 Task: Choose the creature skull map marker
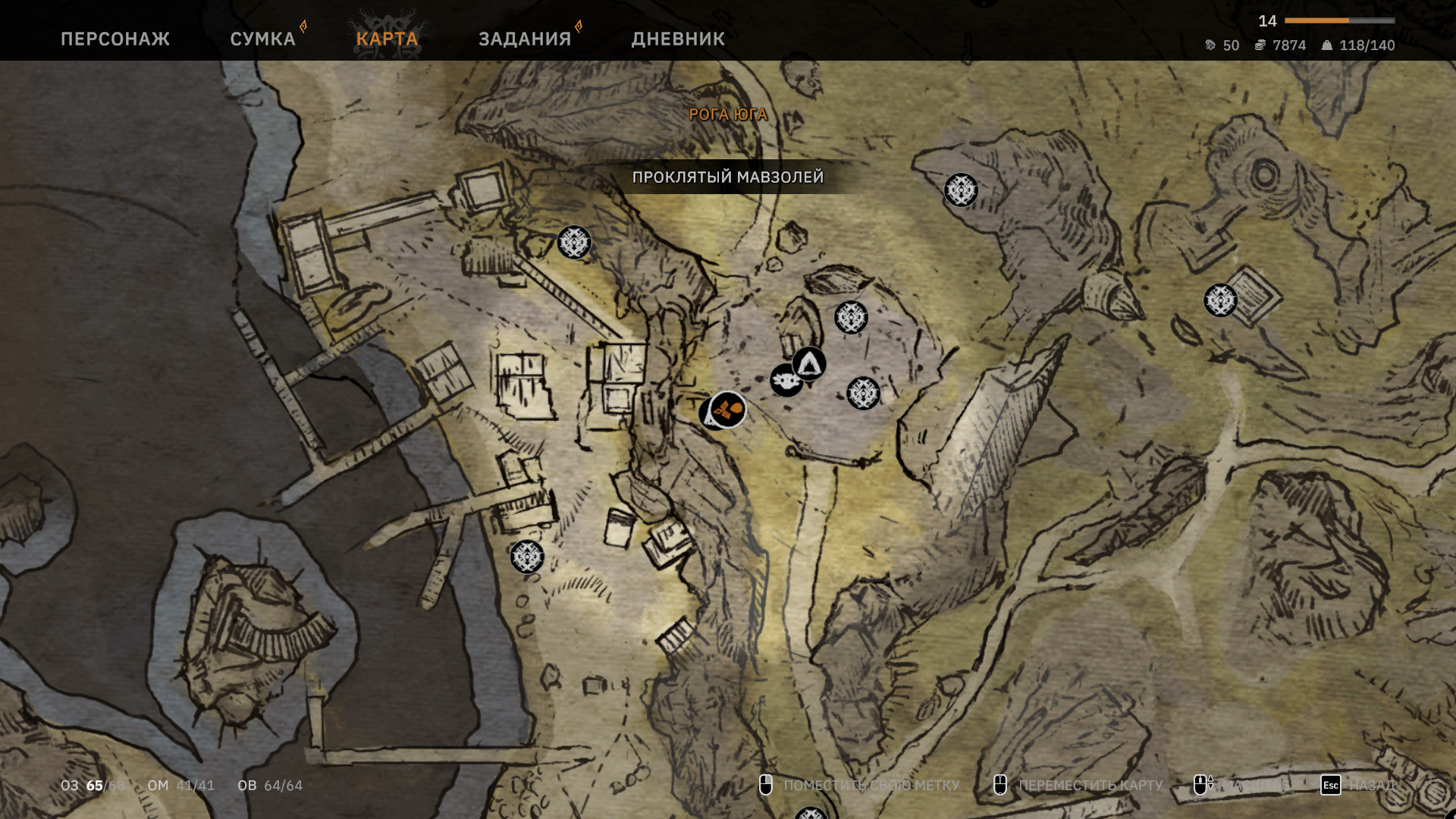(785, 381)
